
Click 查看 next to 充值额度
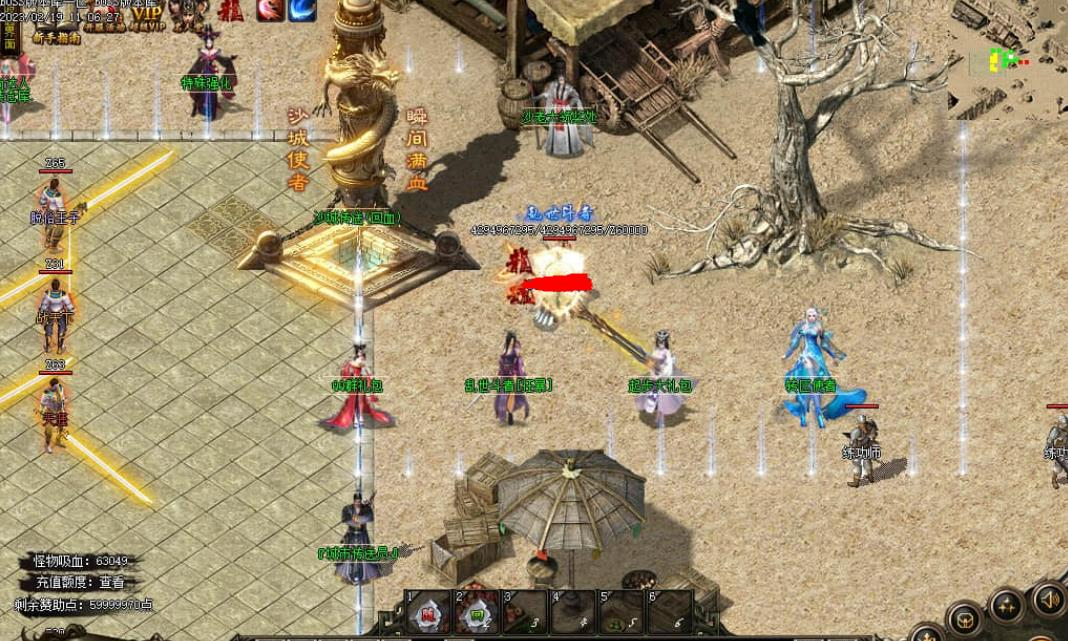111,582
